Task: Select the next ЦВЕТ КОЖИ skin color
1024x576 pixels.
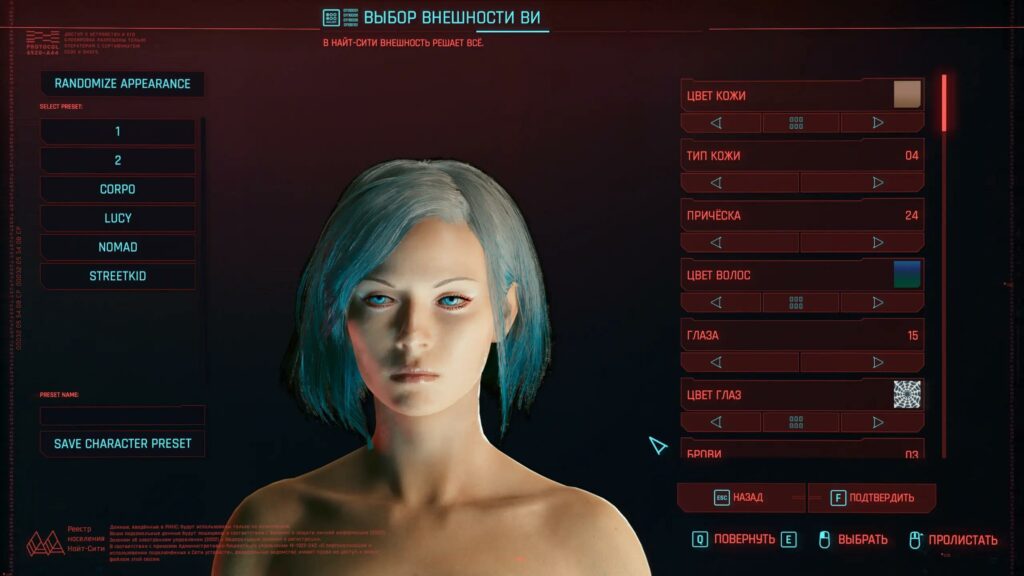Action: click(879, 123)
